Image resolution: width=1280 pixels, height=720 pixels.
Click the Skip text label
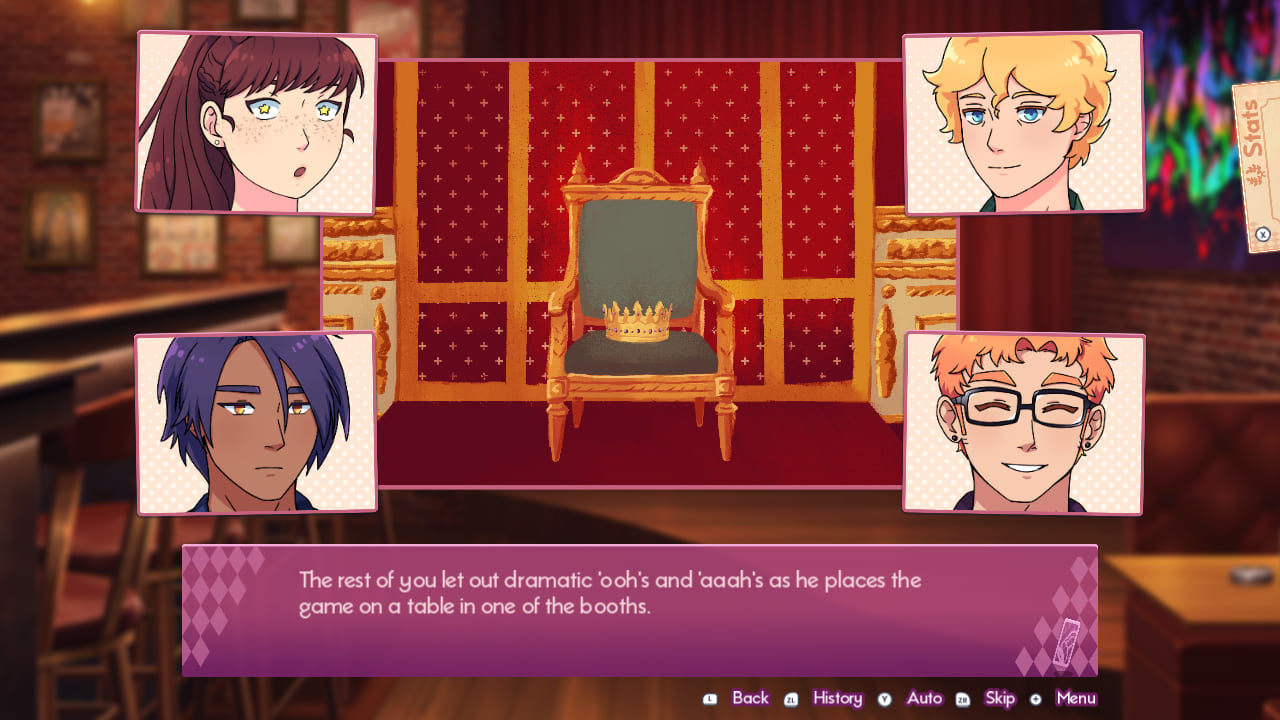[x=1000, y=698]
